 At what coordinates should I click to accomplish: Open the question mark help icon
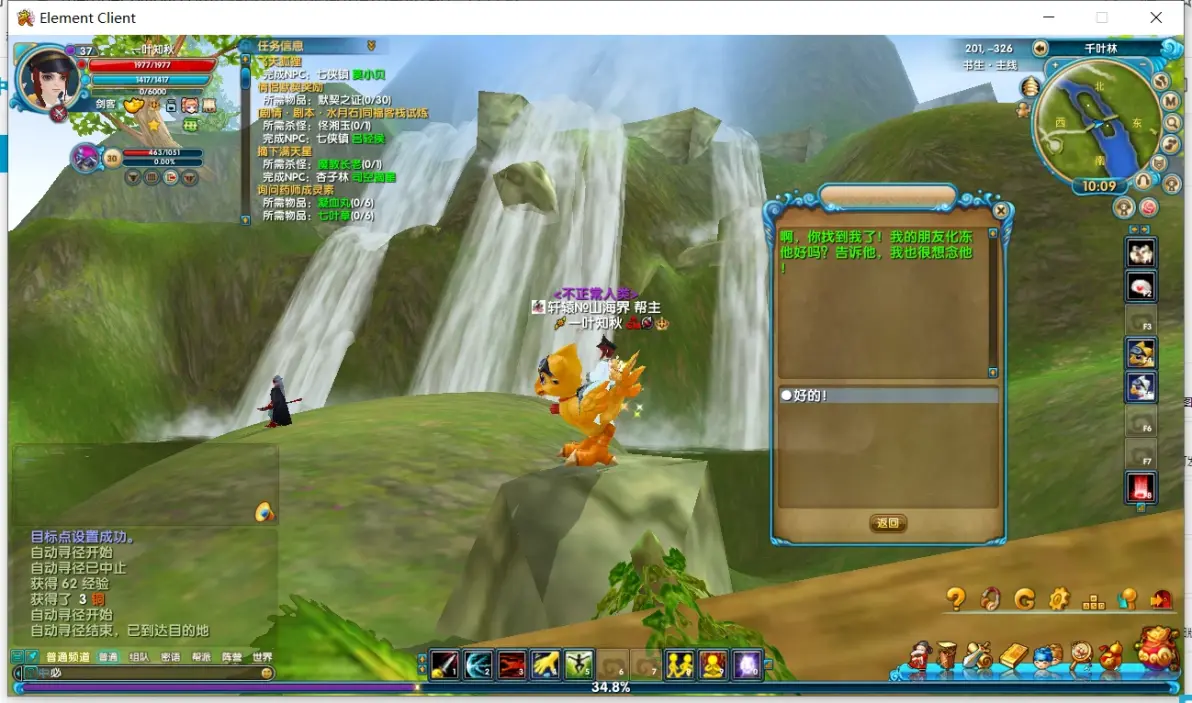tap(956, 599)
